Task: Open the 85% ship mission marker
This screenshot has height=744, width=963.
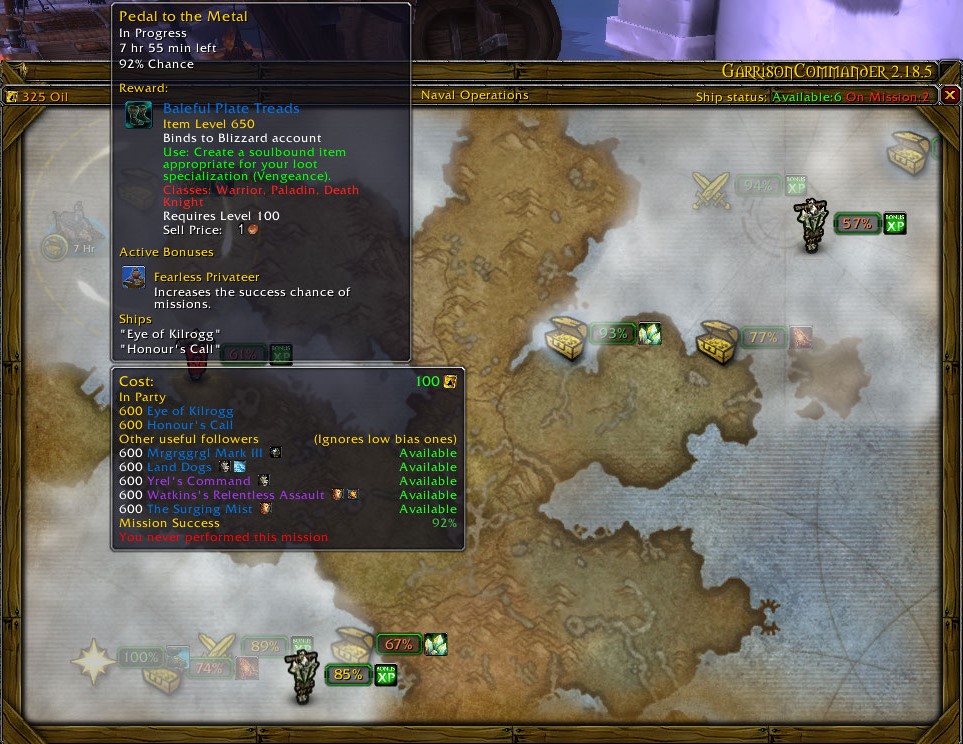Action: (302, 675)
